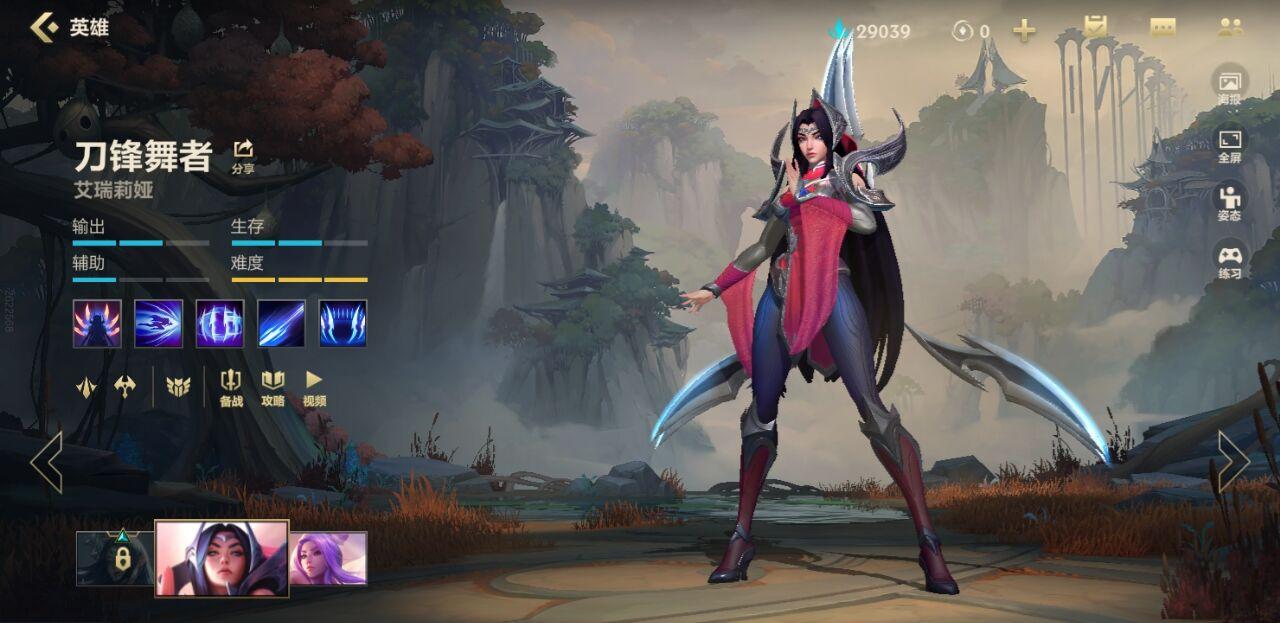Viewport: 1280px width, 623px height.
Task: Go to the previous champion with left arrow
Action: (46, 462)
